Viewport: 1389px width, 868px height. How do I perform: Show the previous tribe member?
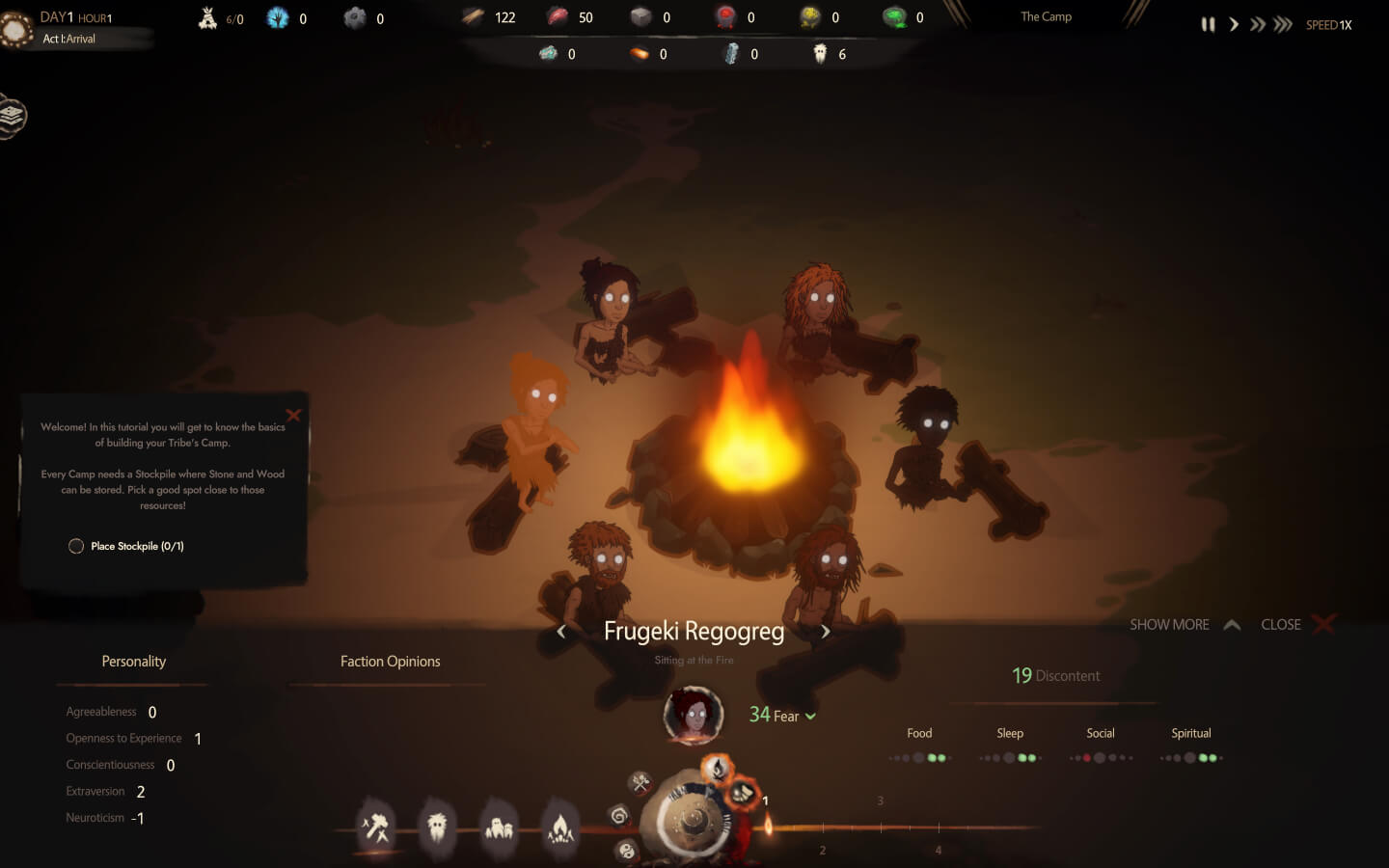(561, 632)
